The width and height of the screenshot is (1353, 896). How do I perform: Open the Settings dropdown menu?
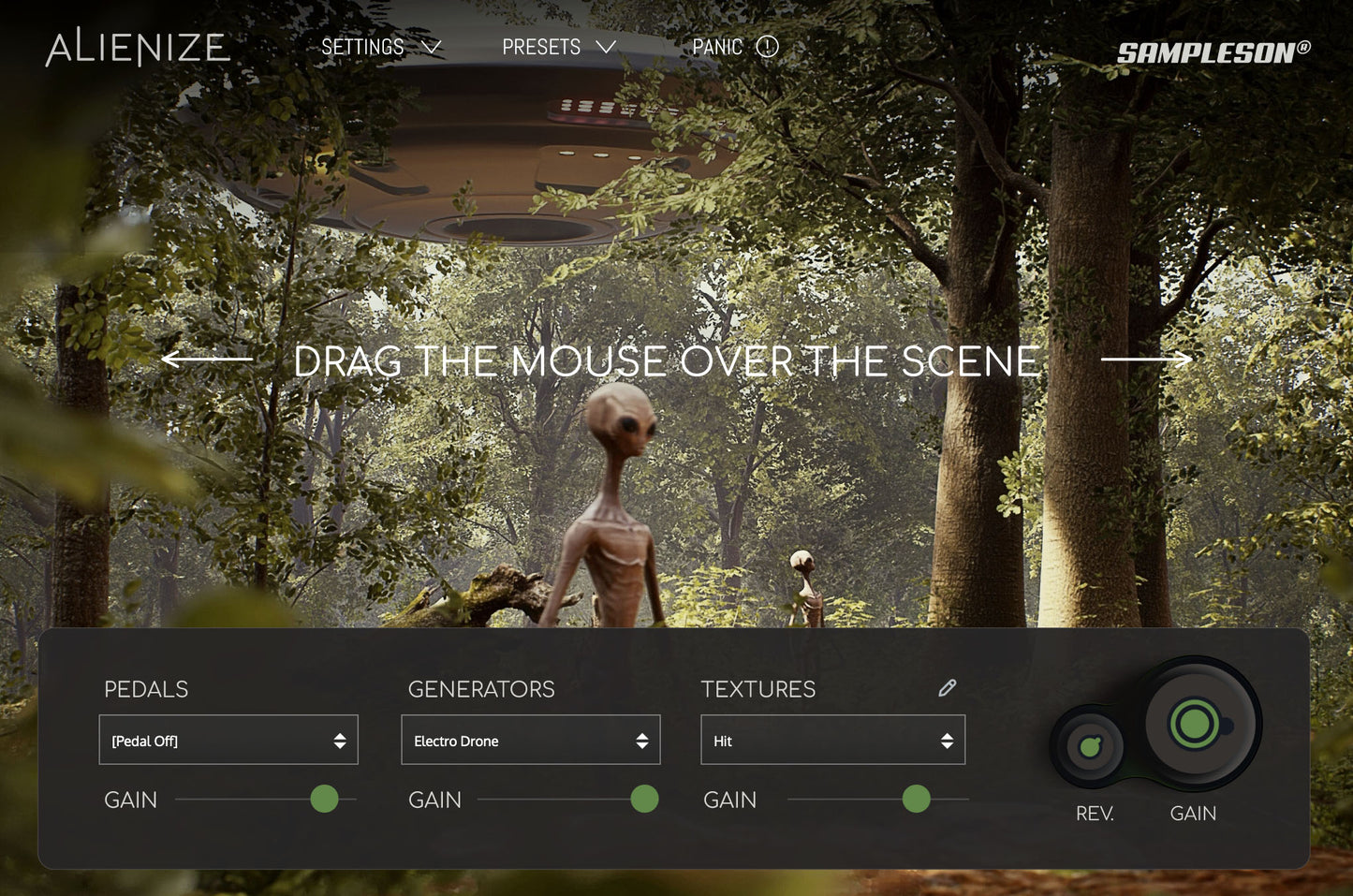[x=380, y=47]
